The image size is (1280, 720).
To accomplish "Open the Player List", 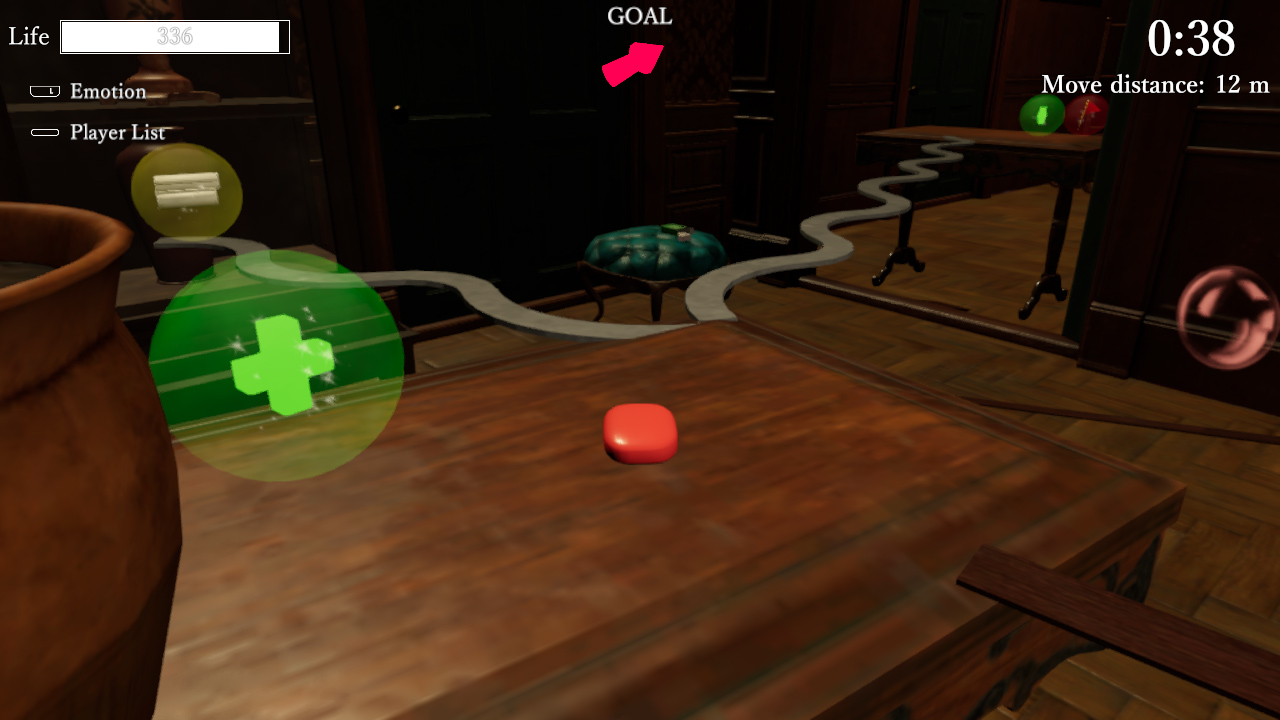I will coord(117,131).
